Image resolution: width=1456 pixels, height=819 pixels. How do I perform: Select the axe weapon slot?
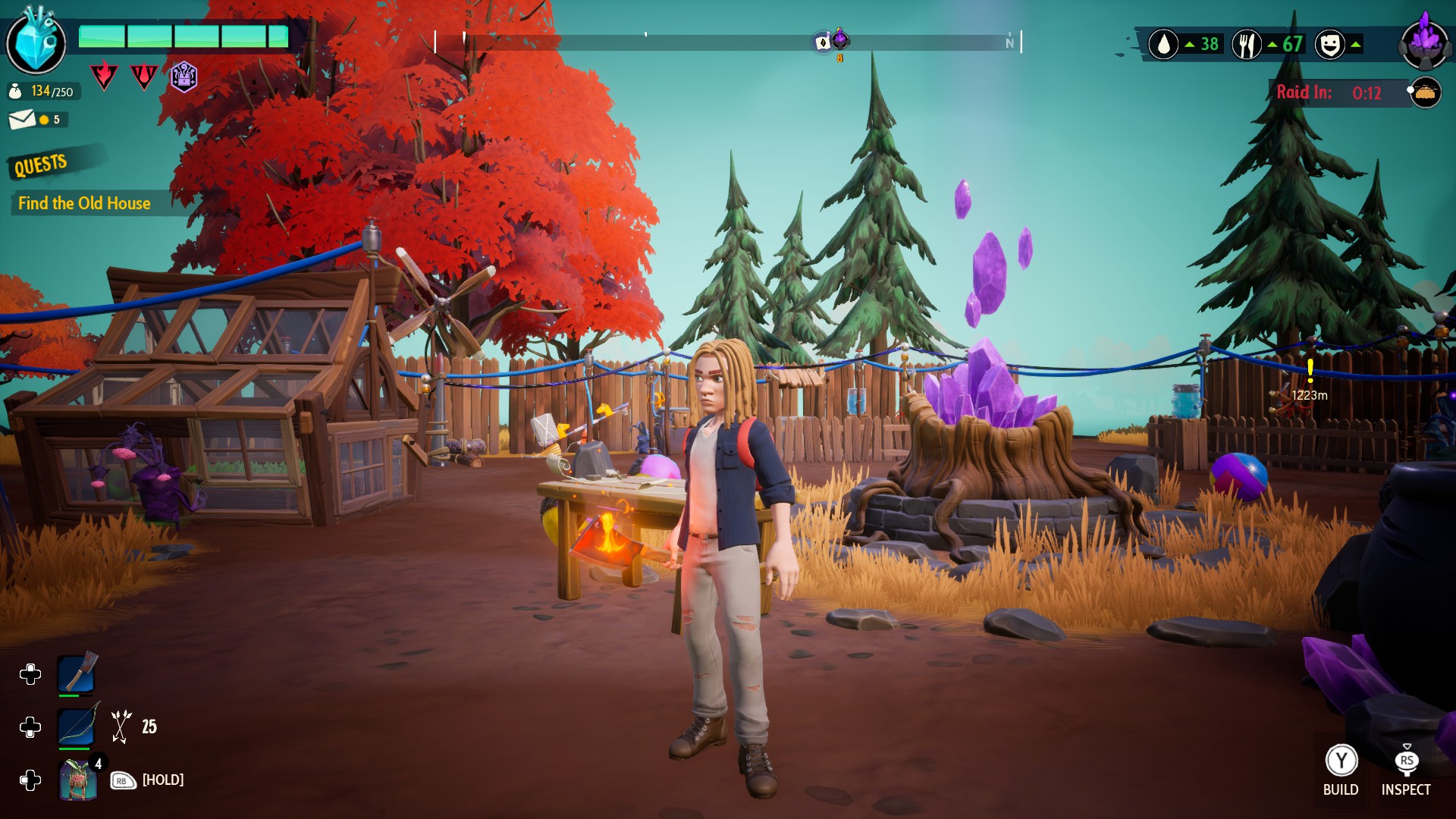pyautogui.click(x=77, y=673)
